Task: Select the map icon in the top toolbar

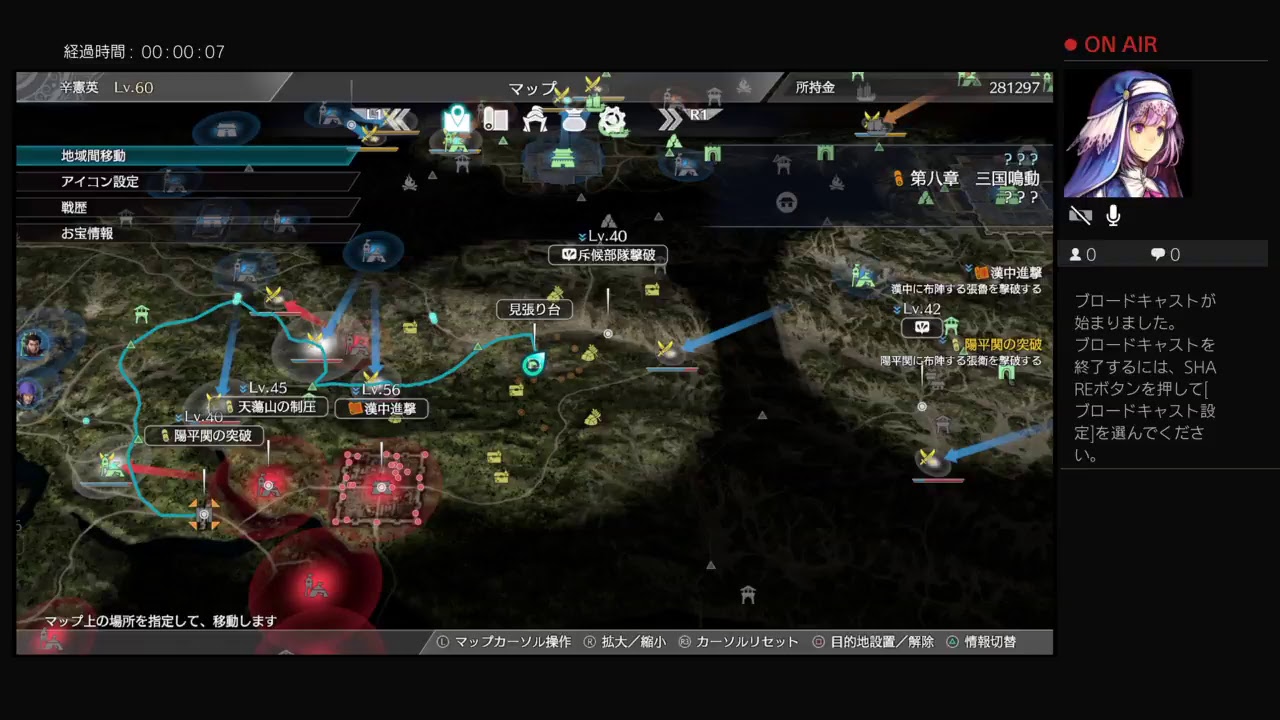Action: coord(456,119)
